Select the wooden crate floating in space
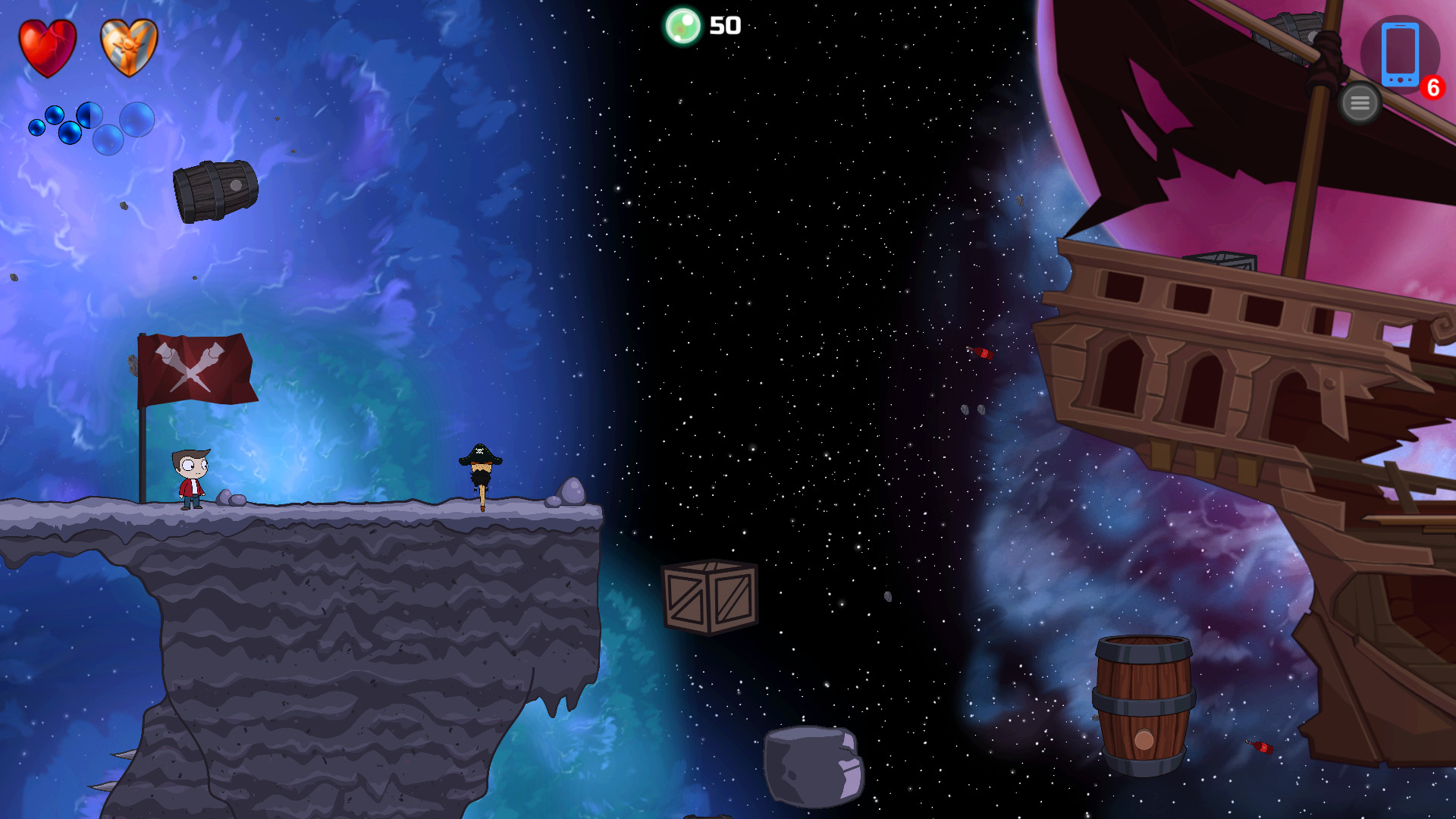 click(711, 595)
